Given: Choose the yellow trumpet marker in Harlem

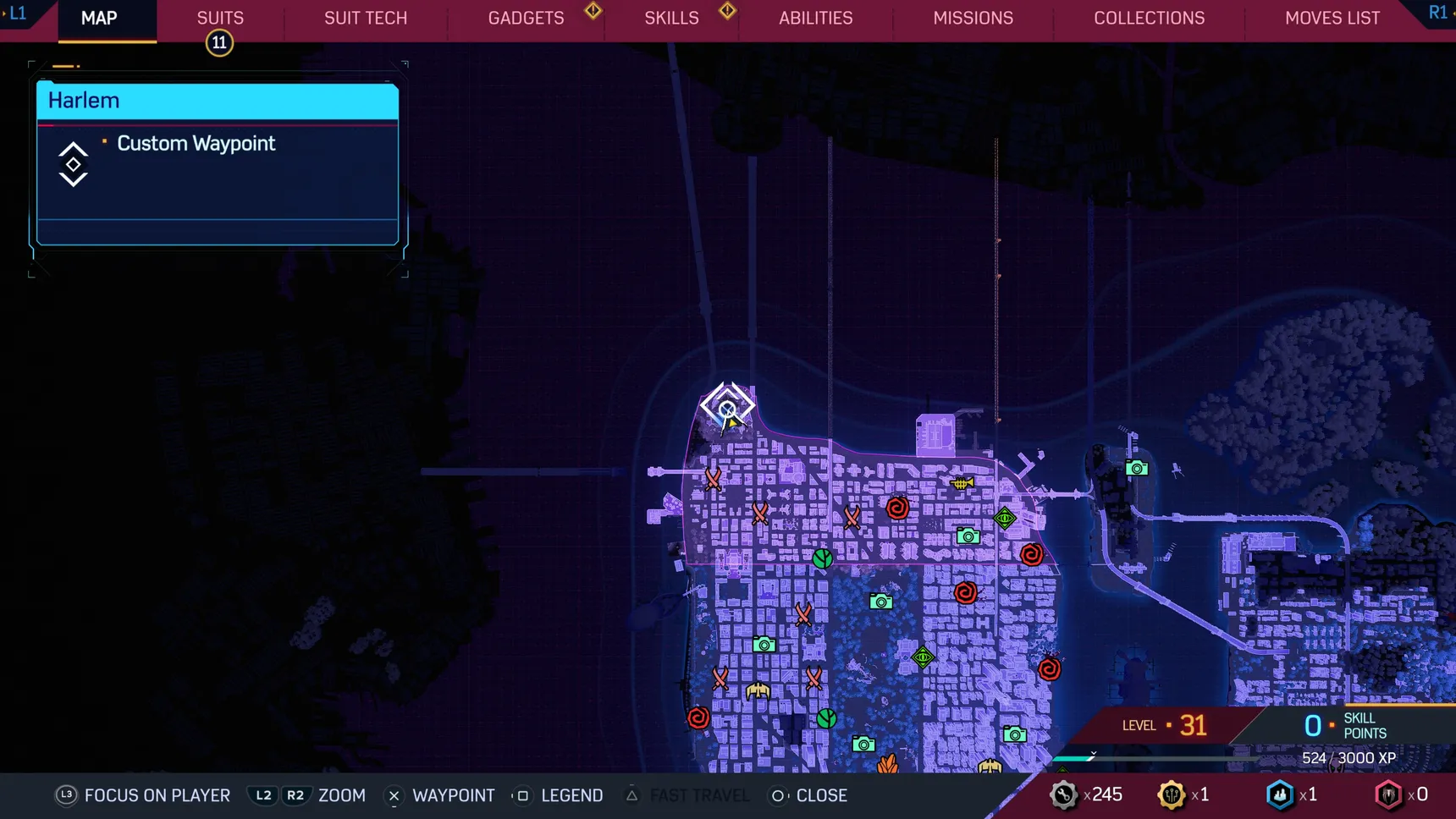Looking at the screenshot, I should click(x=962, y=483).
